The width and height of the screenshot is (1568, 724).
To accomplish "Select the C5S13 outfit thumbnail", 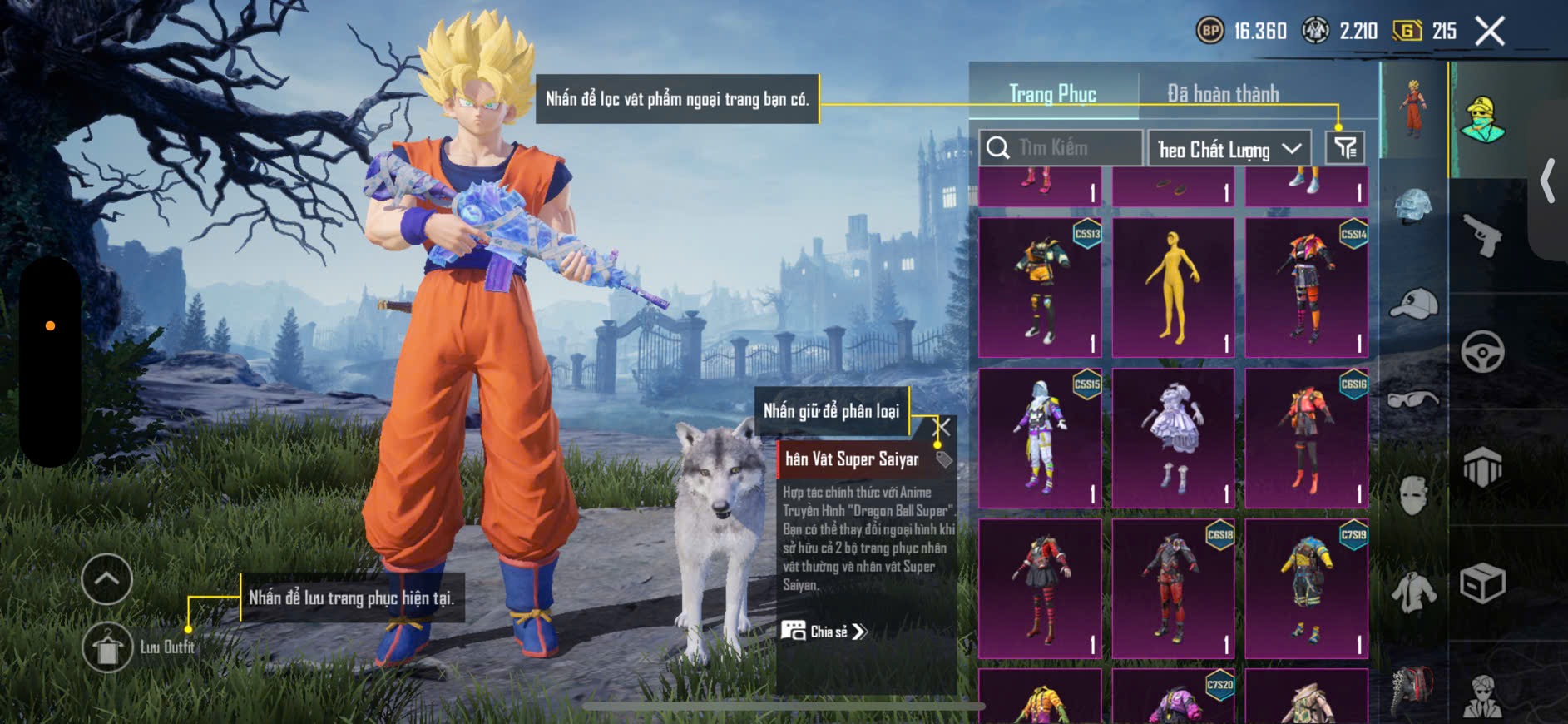I will tap(1040, 288).
